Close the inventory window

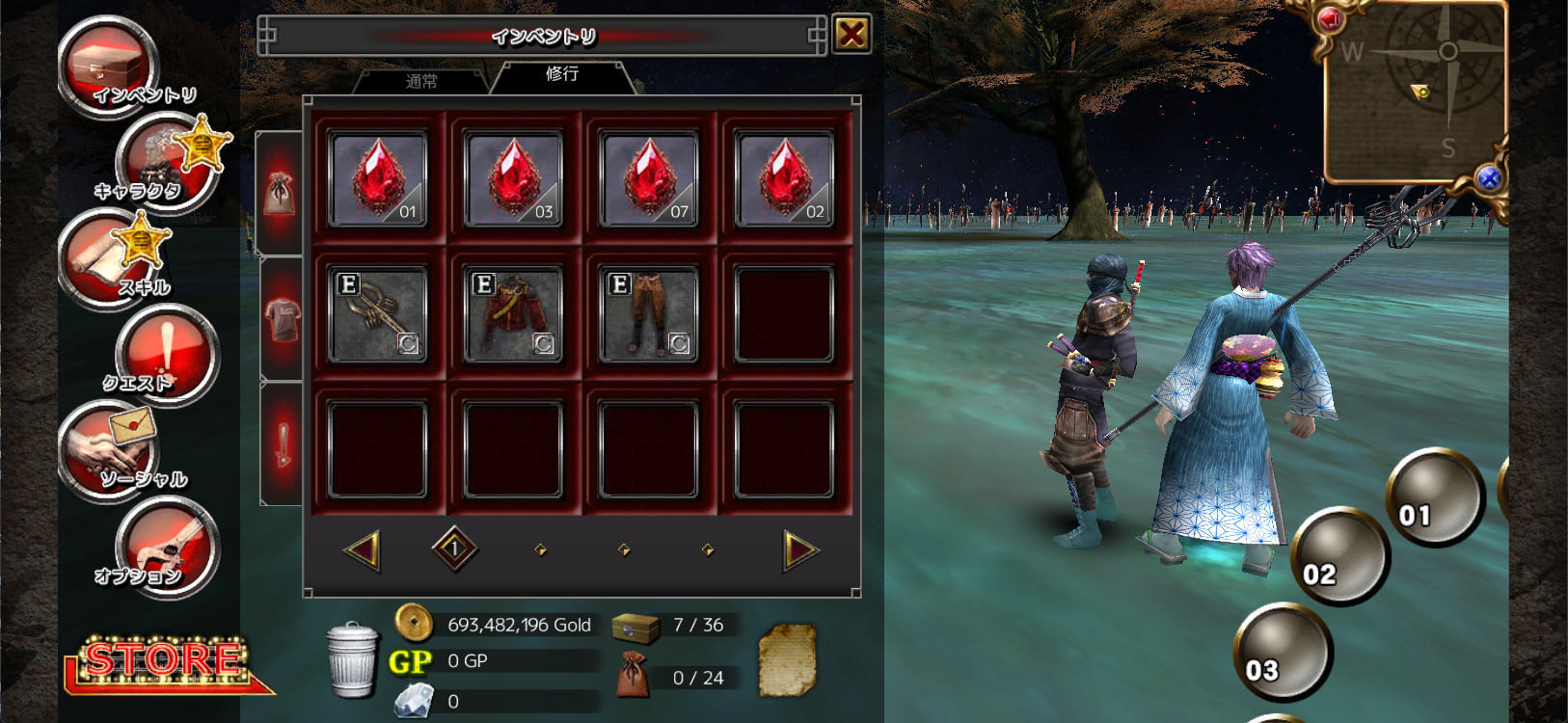[x=852, y=35]
